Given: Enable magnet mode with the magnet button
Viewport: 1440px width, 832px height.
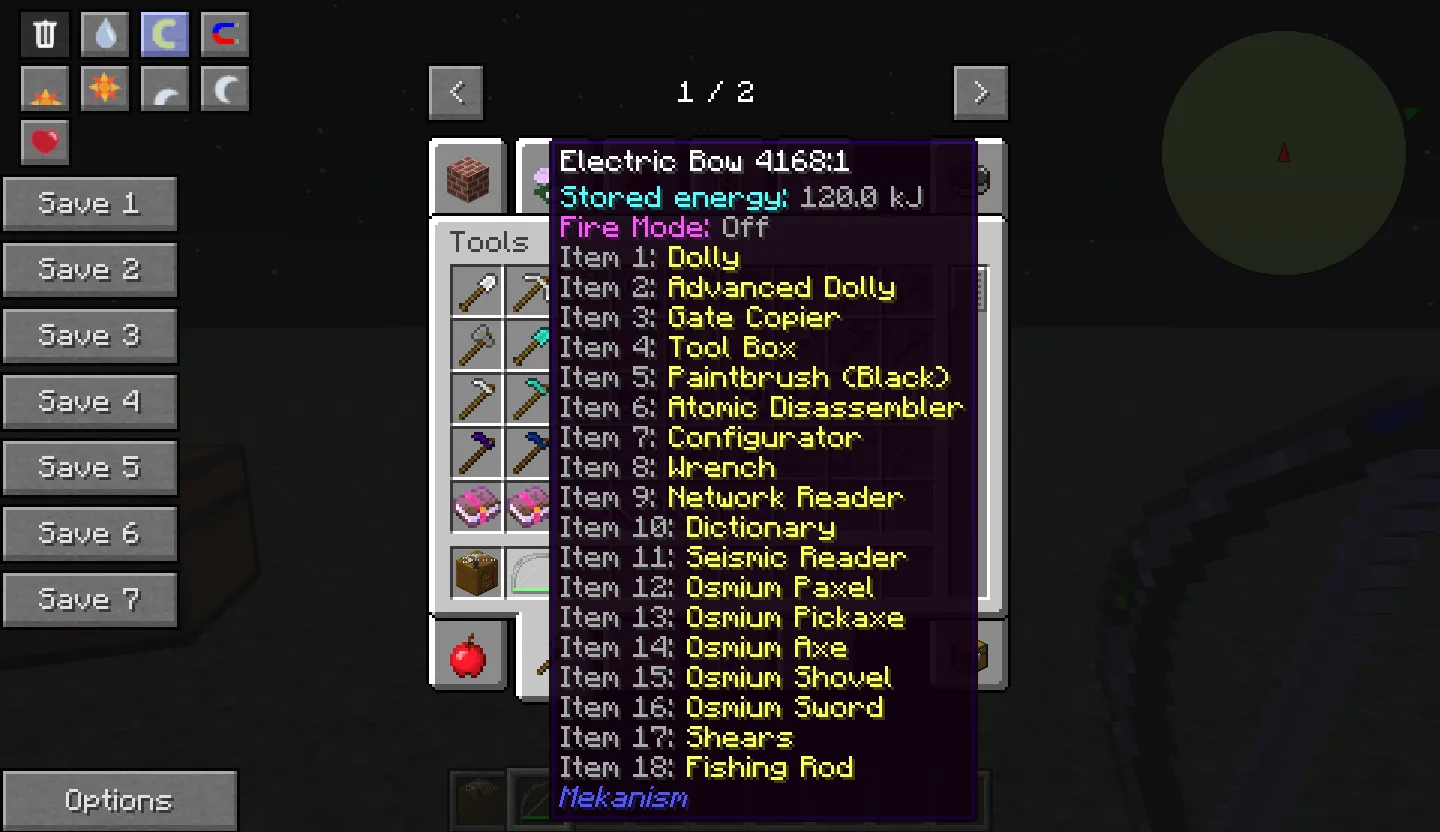Looking at the screenshot, I should click(224, 33).
